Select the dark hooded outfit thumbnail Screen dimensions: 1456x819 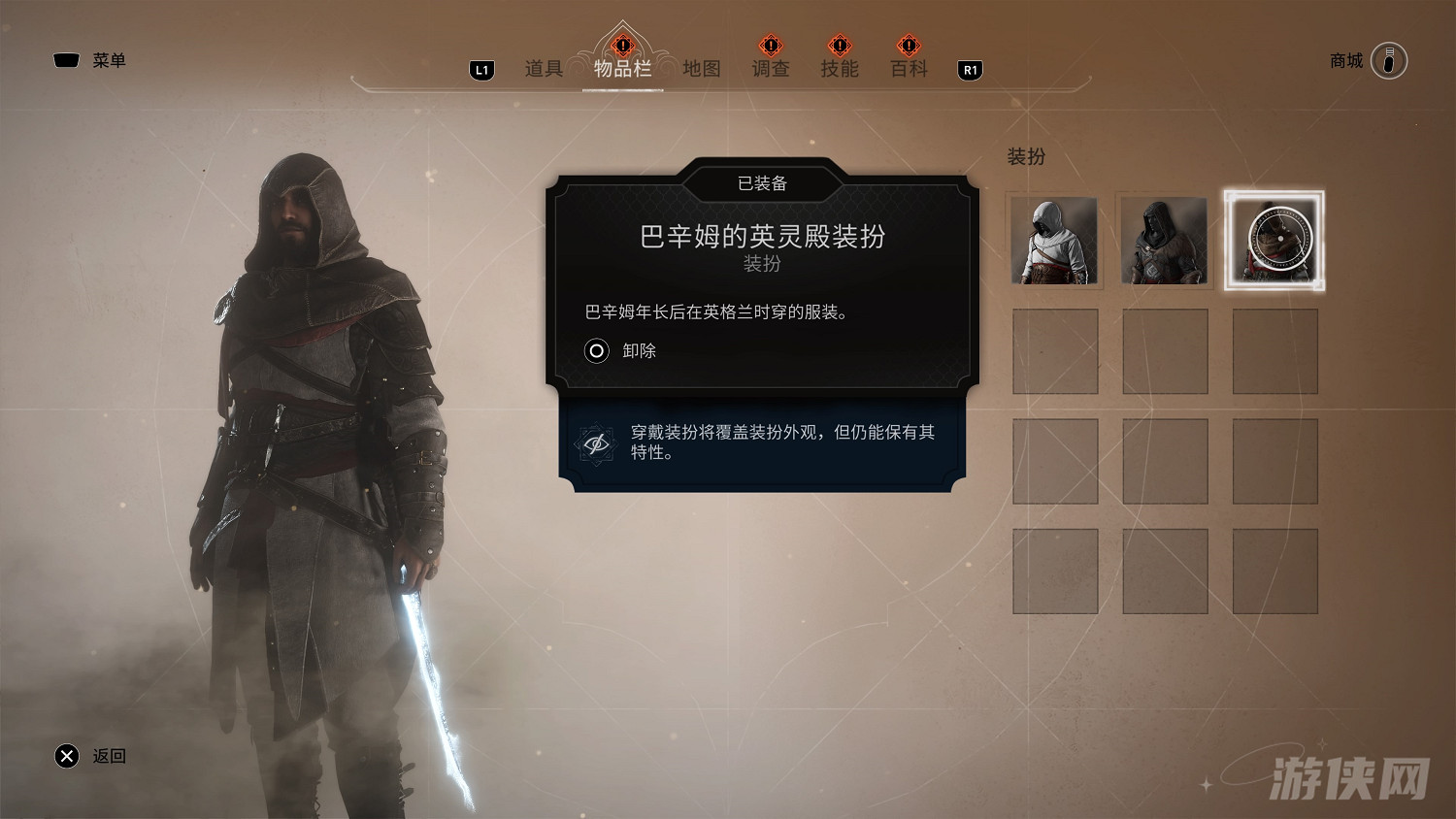1165,240
